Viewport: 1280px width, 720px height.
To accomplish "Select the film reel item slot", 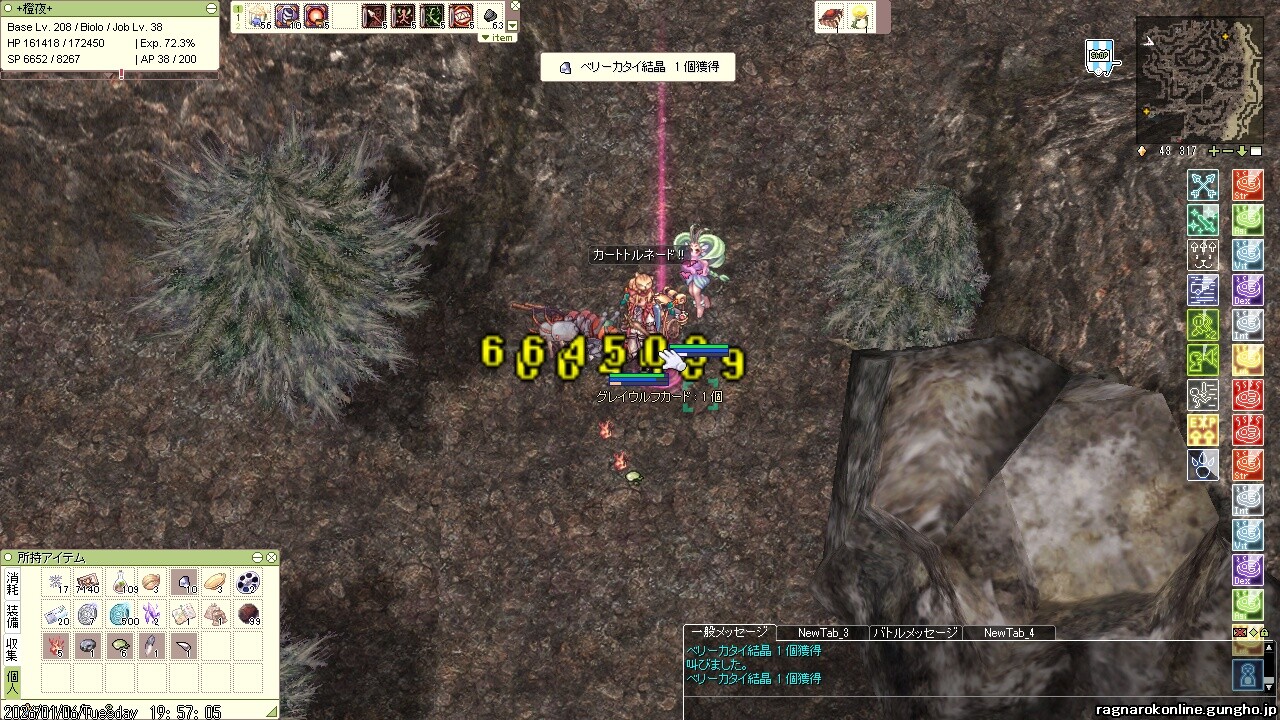I will tap(247, 582).
